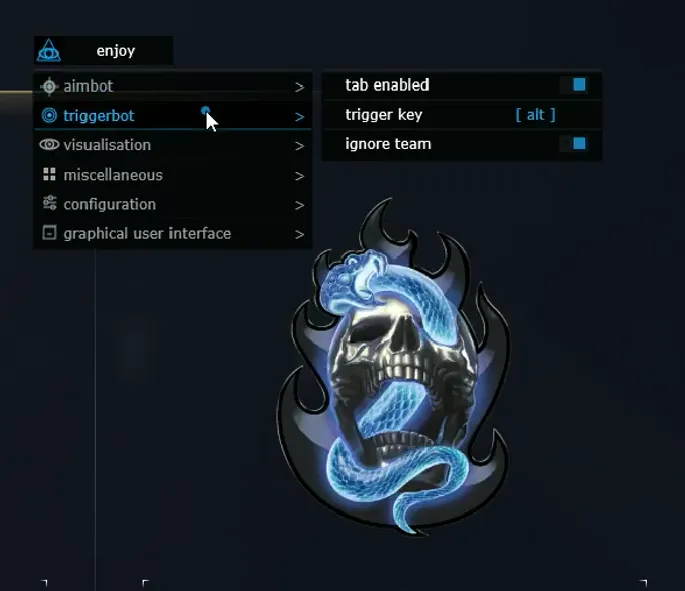This screenshot has height=591, width=685.
Task: Show the graphical user interface options
Action: (146, 233)
